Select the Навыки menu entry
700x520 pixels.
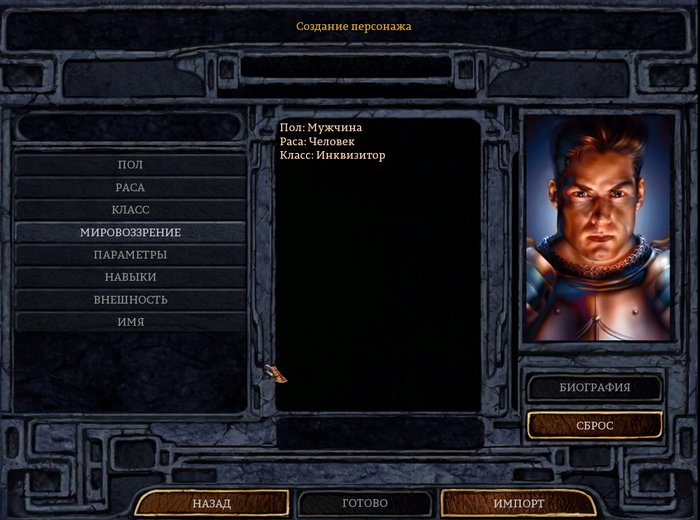pos(130,277)
